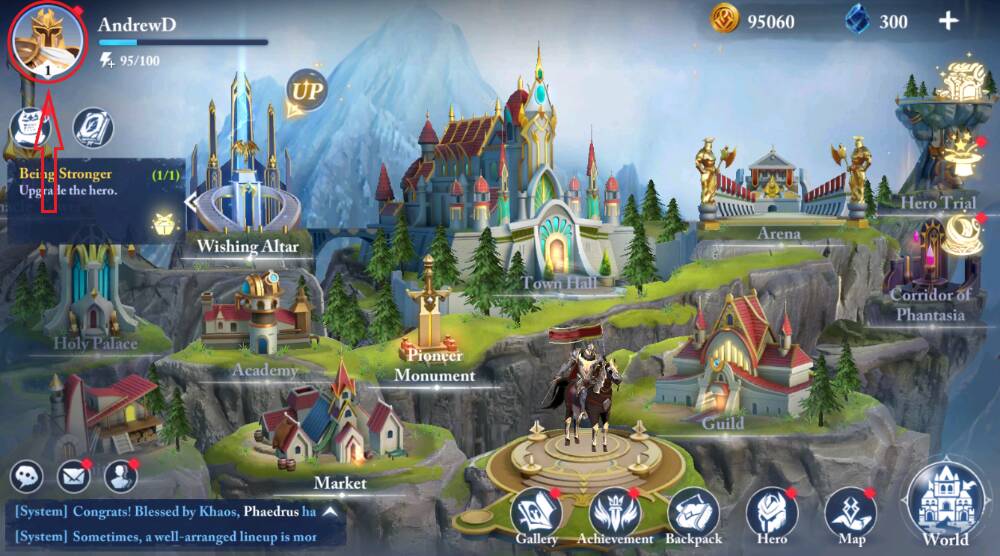Open the quill book icon

click(93, 128)
